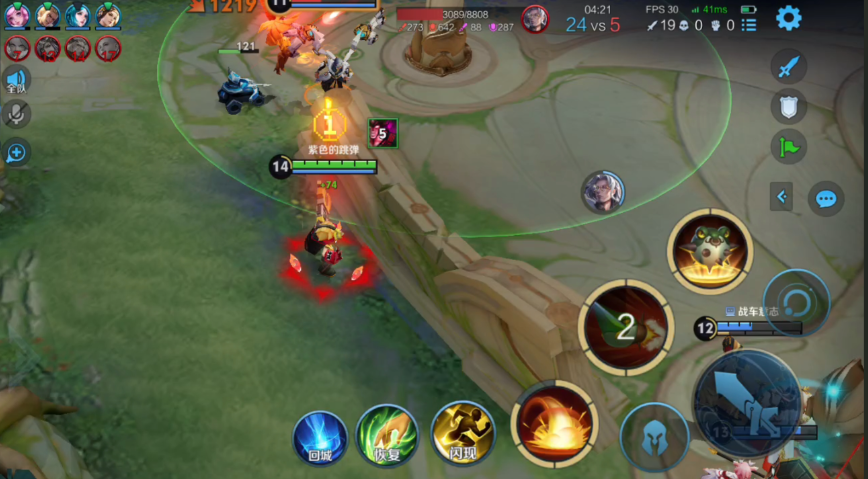Screen dimensions: 868x479
Task: Cast the fire explosion skill
Action: (554, 424)
